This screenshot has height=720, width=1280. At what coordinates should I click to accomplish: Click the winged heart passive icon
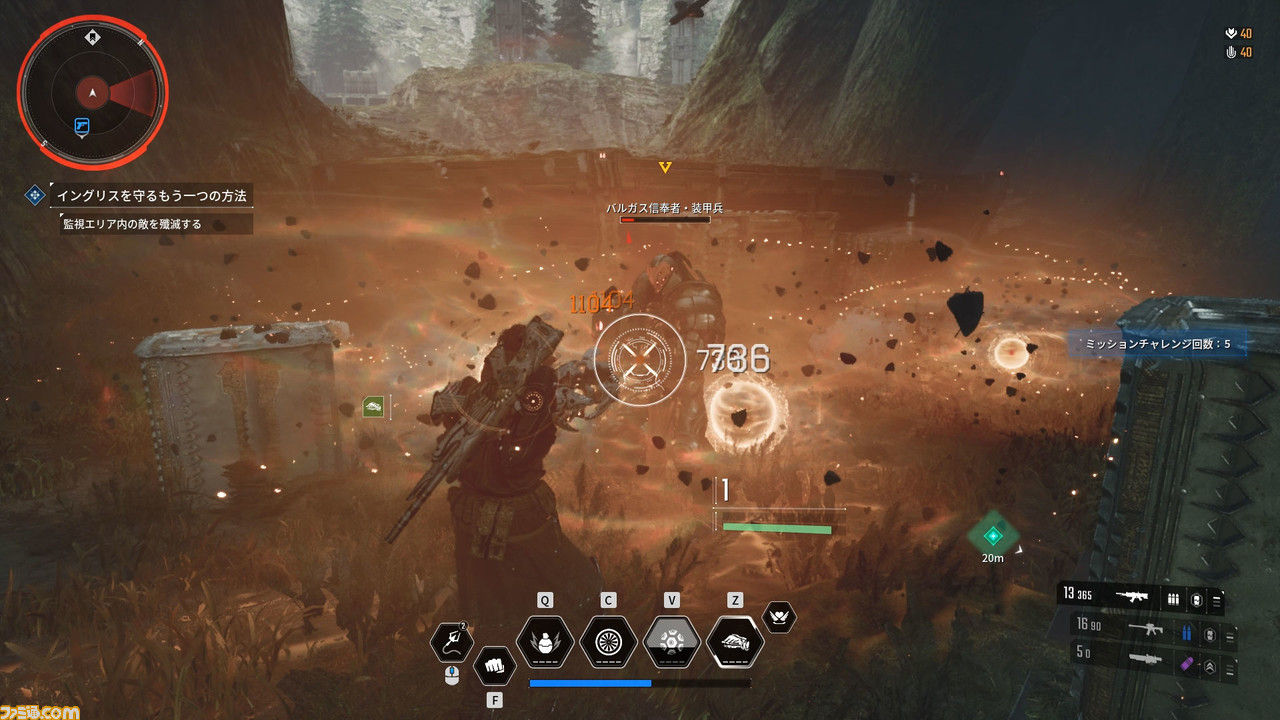[x=779, y=617]
